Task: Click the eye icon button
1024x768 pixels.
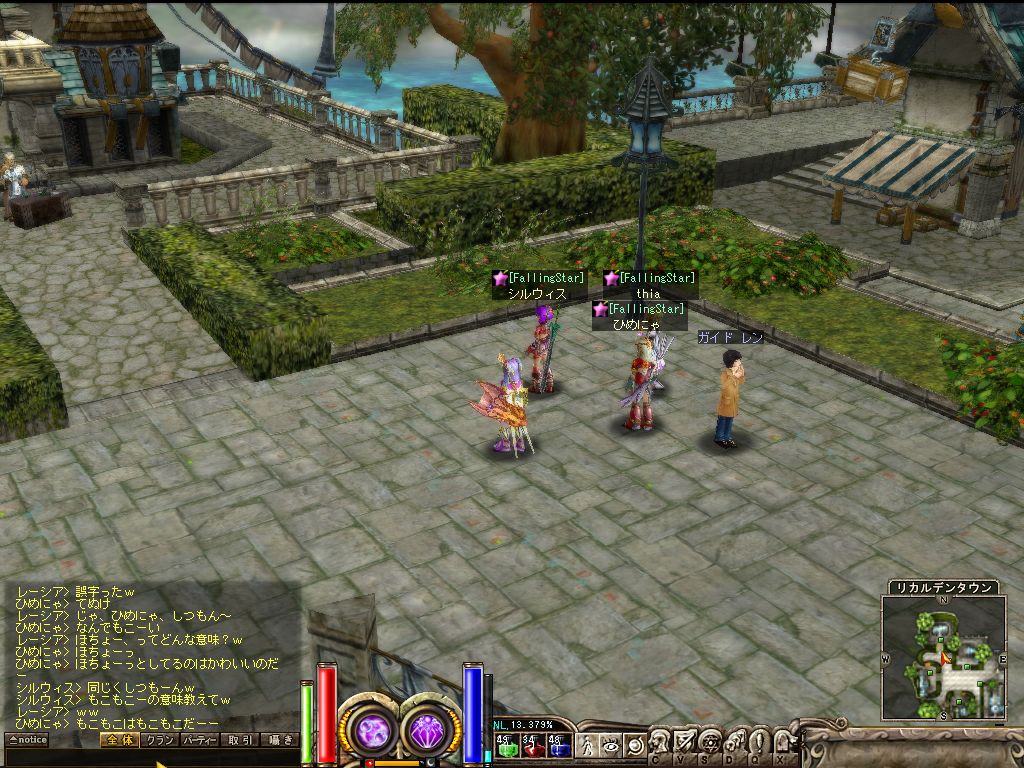Action: [x=611, y=745]
